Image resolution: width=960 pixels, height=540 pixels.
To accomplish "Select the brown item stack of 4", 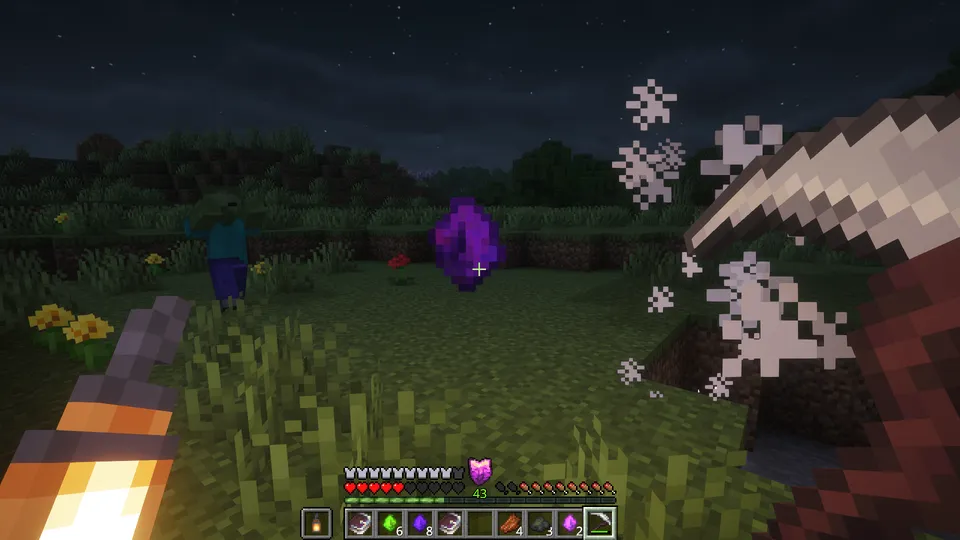I will pos(511,522).
